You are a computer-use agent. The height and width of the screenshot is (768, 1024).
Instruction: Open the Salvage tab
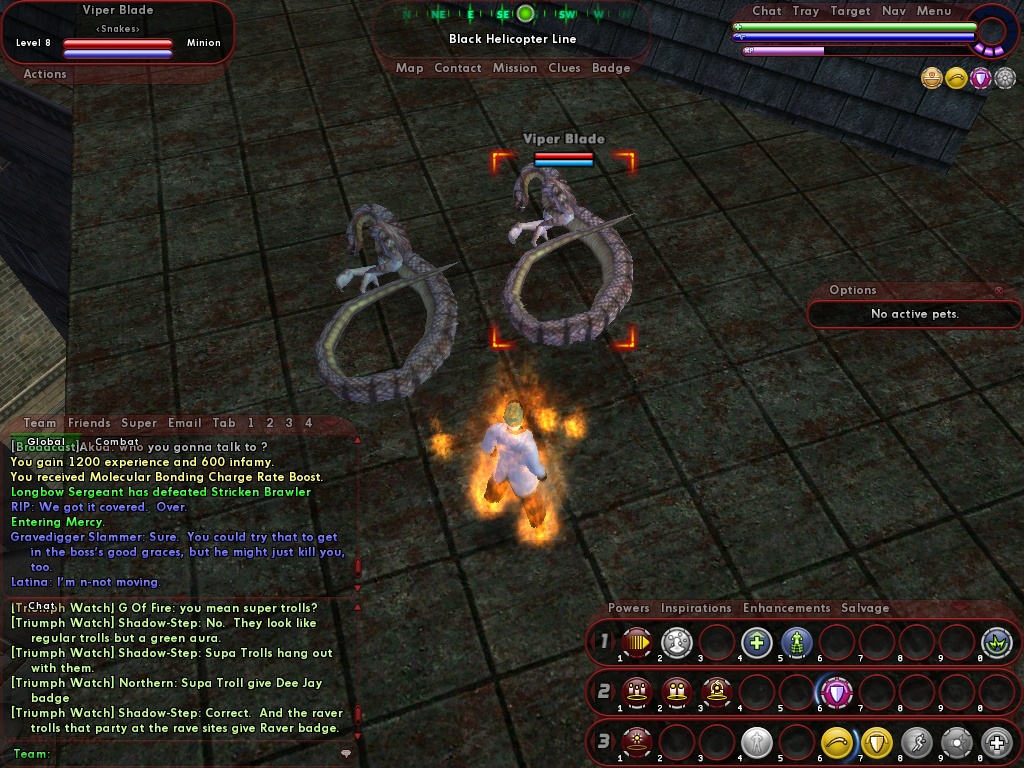click(865, 608)
